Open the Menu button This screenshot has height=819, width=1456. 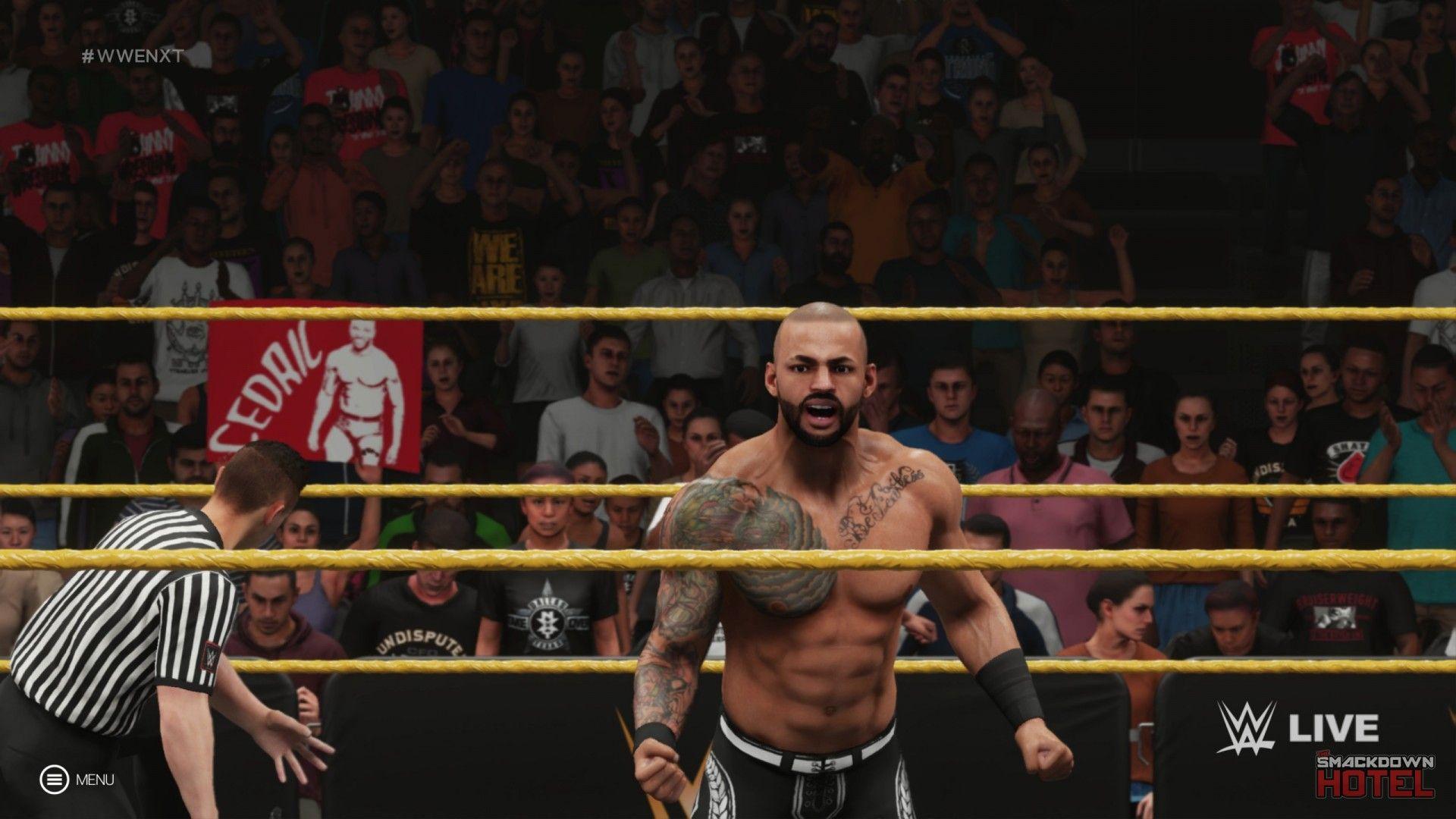[53, 779]
